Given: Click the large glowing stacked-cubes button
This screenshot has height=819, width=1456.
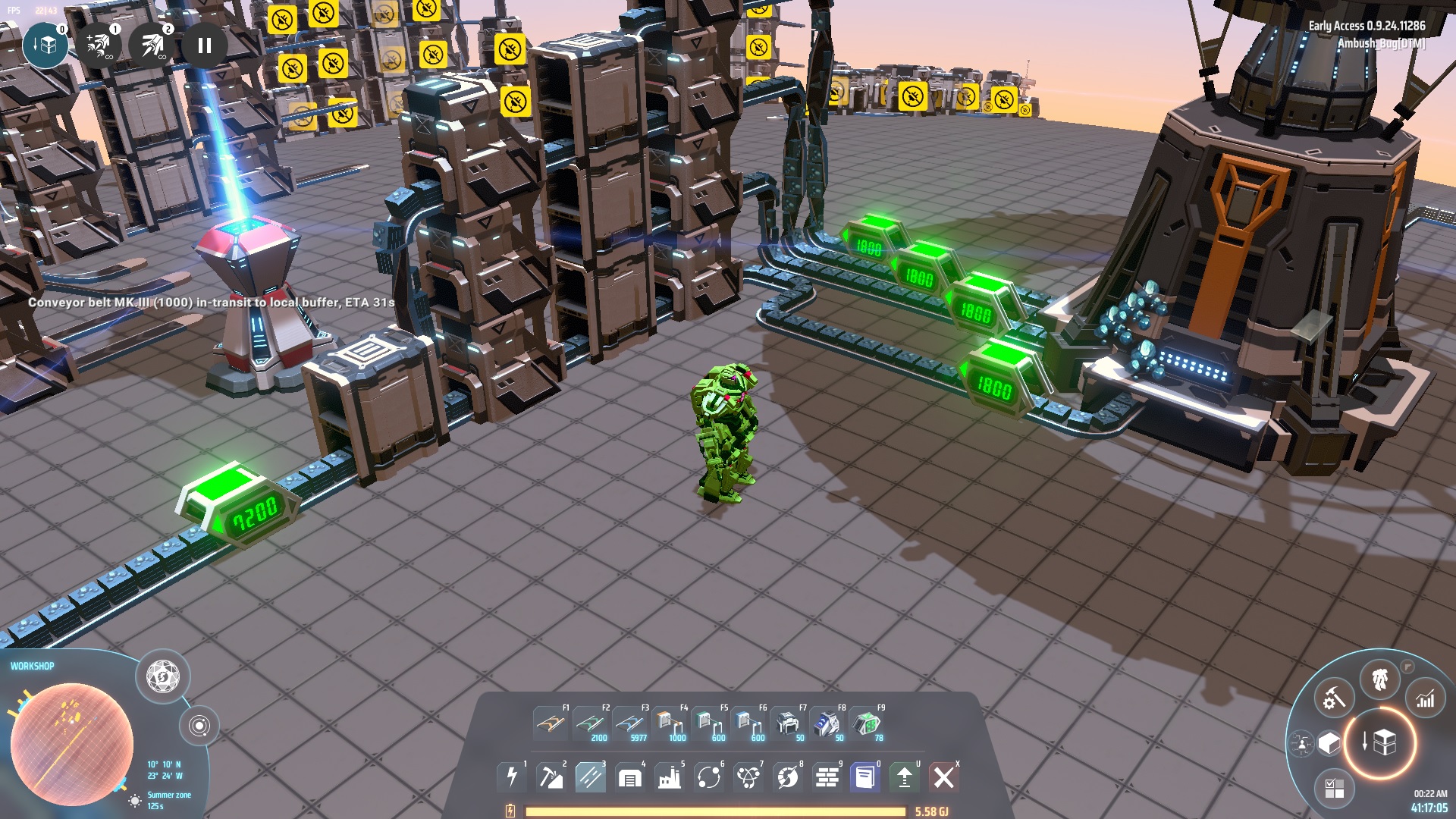Looking at the screenshot, I should [1380, 742].
